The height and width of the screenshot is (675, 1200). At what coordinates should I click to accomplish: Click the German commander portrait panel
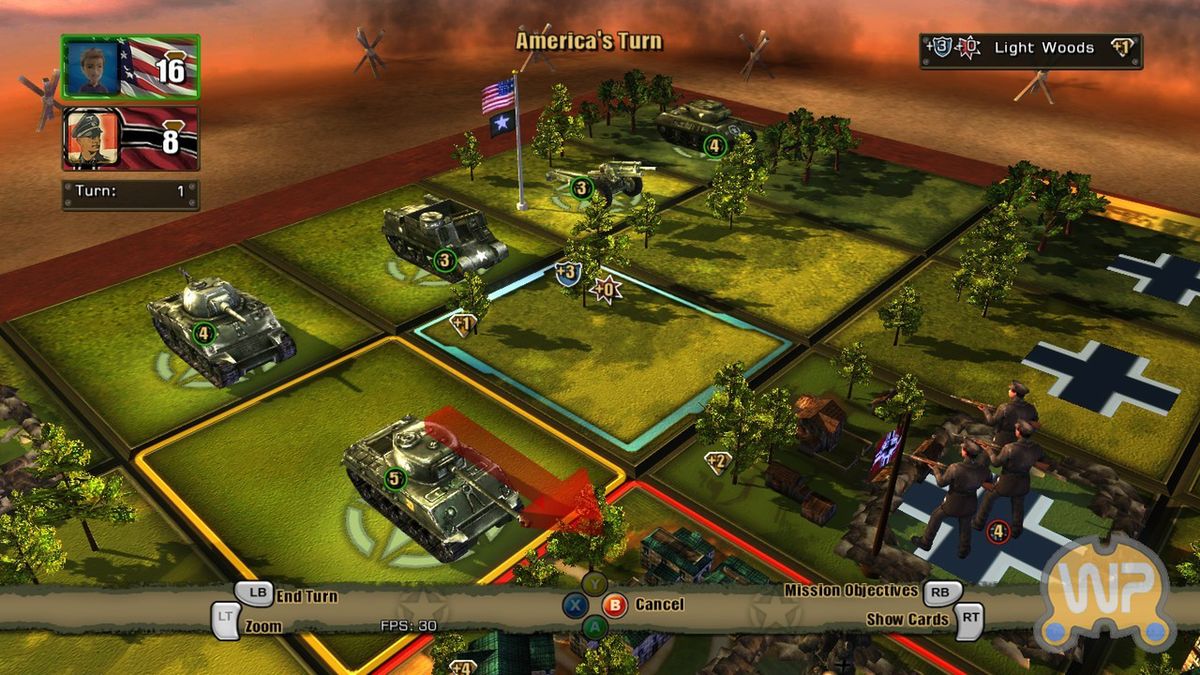[x=130, y=138]
